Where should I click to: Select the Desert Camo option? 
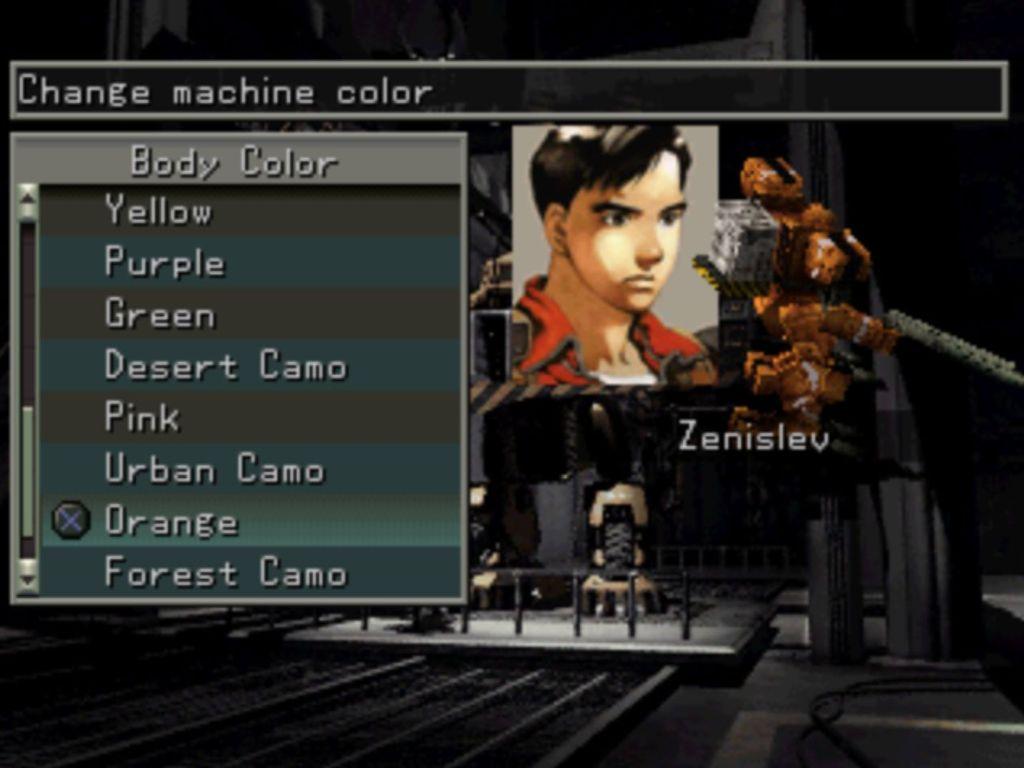click(225, 366)
